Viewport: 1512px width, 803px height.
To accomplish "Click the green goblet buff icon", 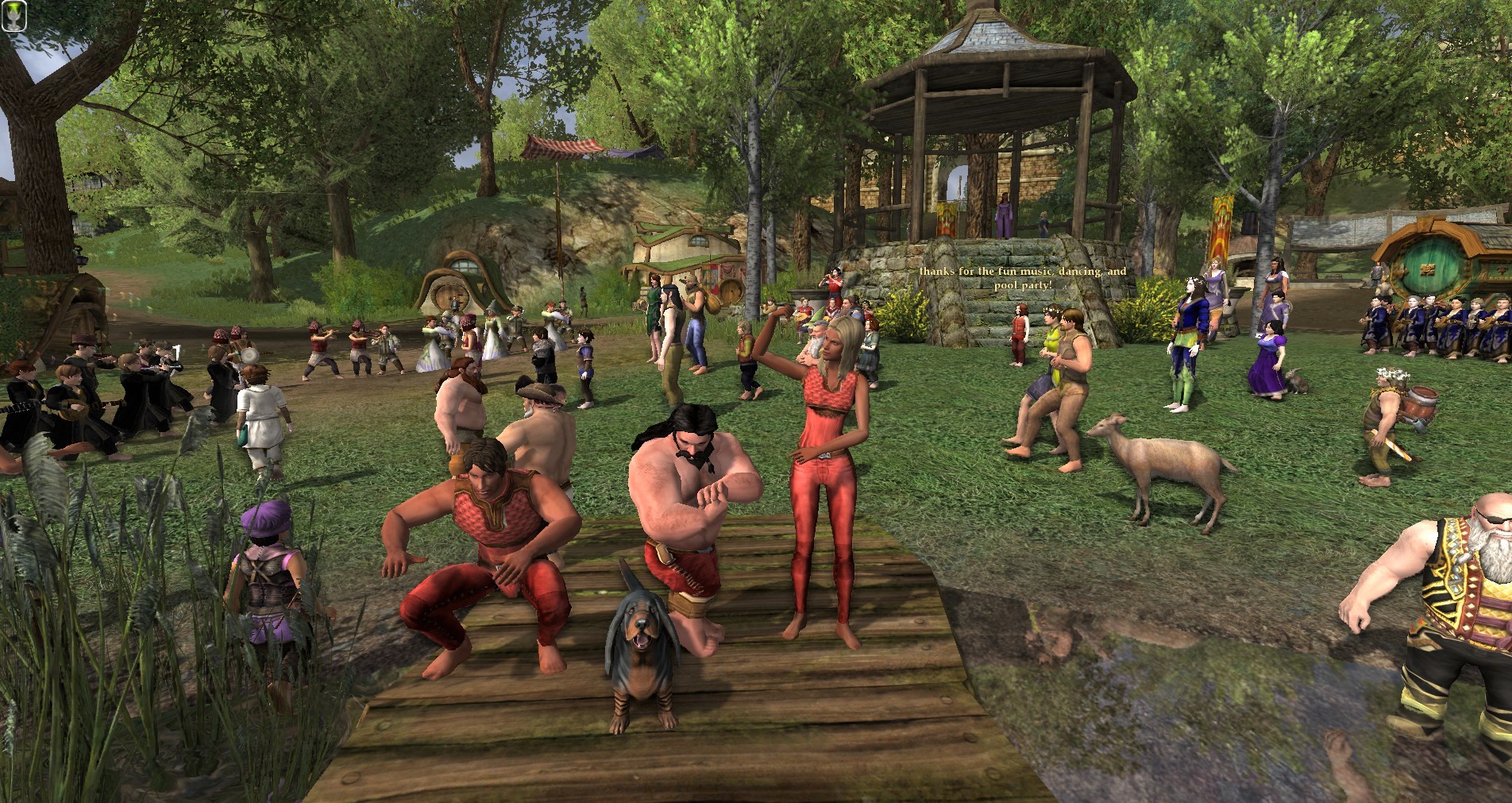I will coord(15,17).
